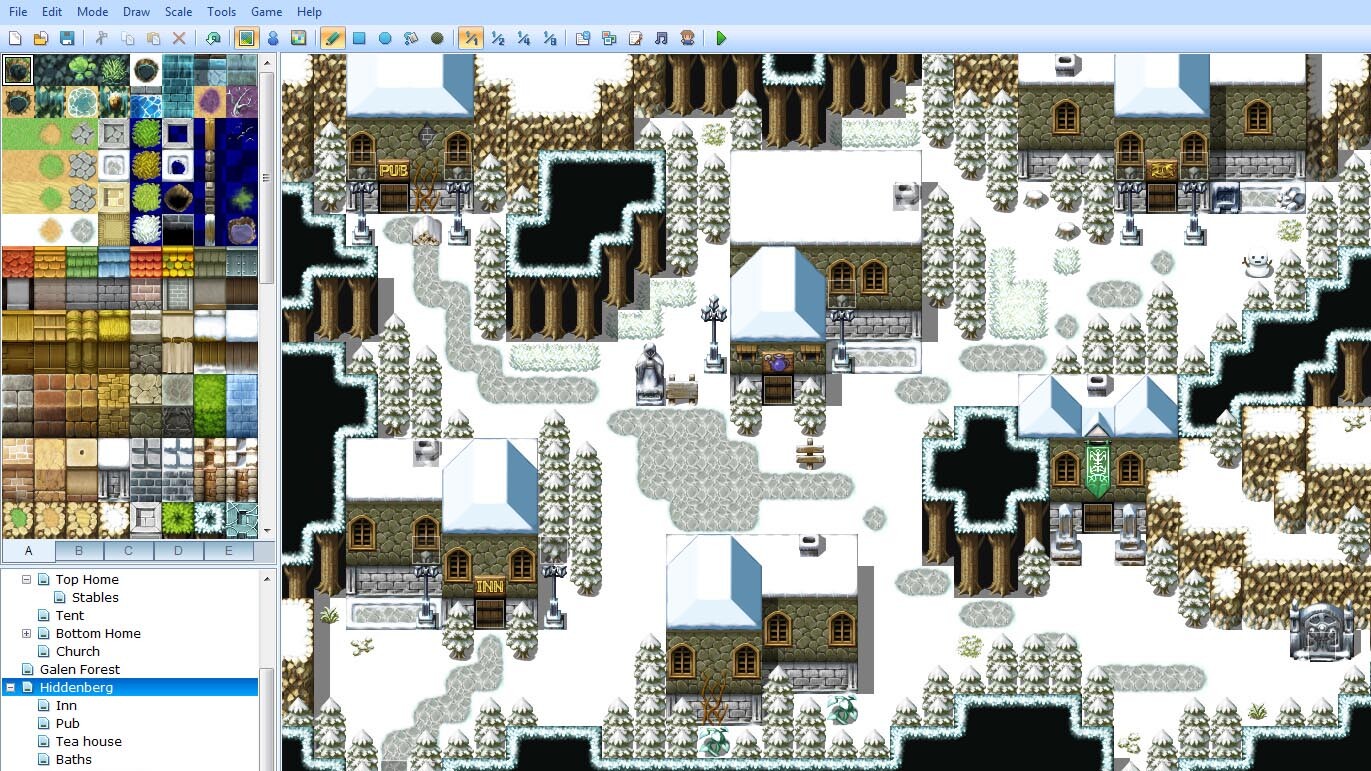
Task: Open the Draw menu
Action: tap(136, 11)
